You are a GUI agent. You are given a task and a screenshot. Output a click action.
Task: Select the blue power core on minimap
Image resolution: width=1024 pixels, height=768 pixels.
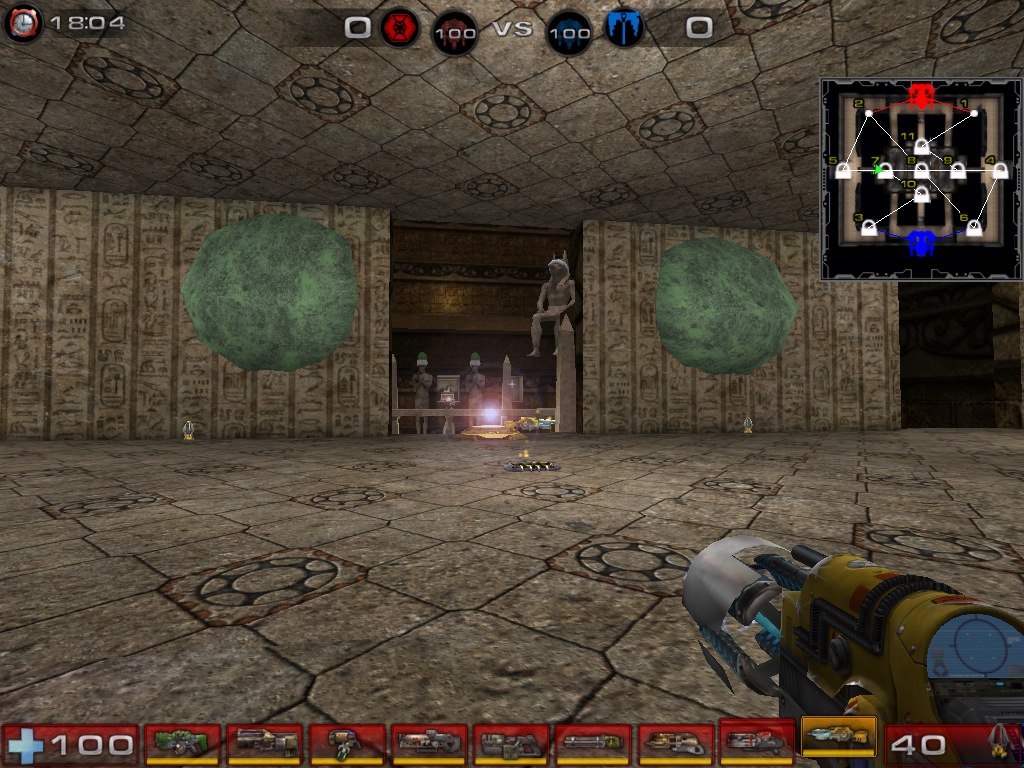tap(921, 242)
